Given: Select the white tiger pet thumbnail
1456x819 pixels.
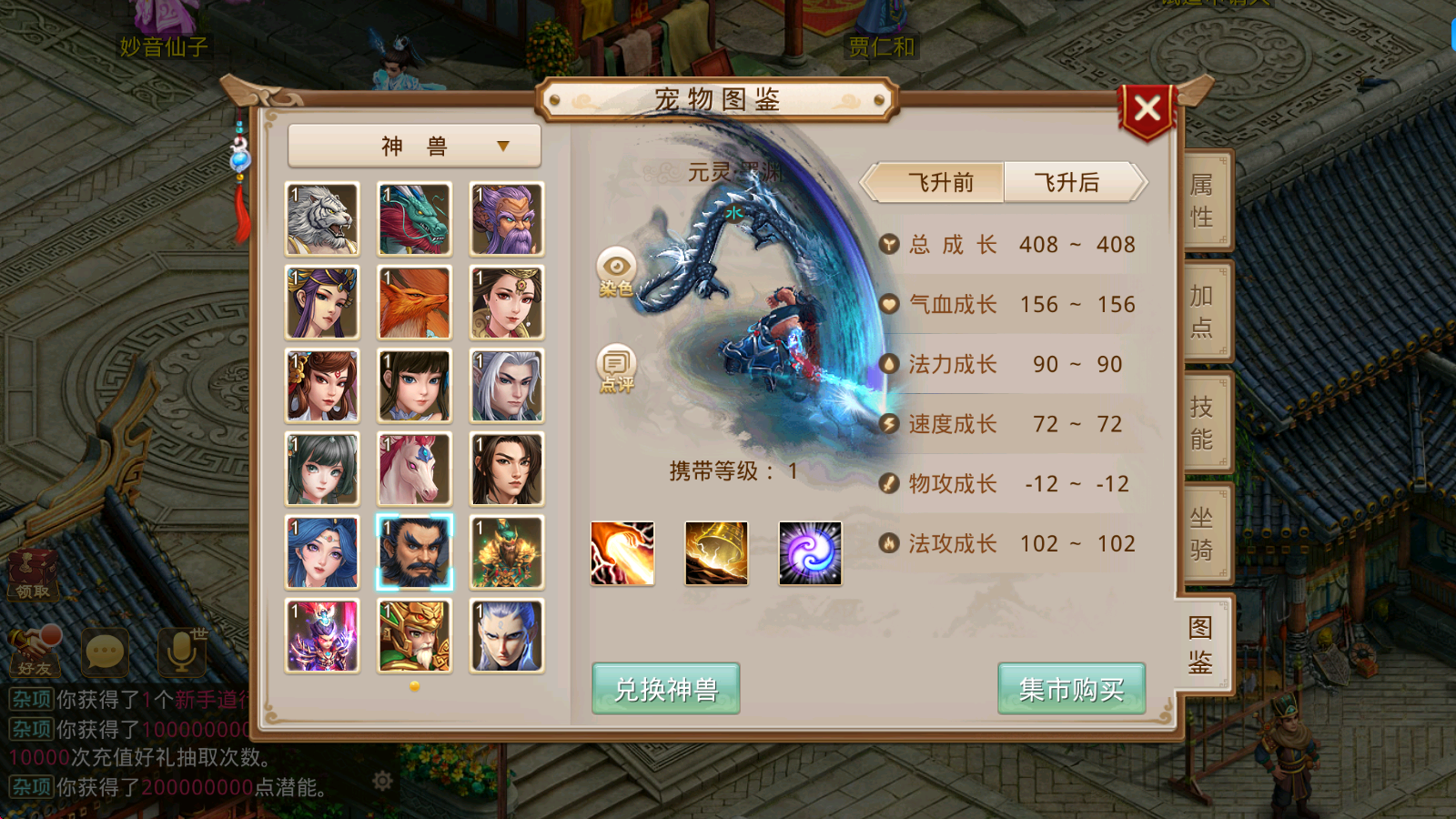Looking at the screenshot, I should click(x=321, y=218).
